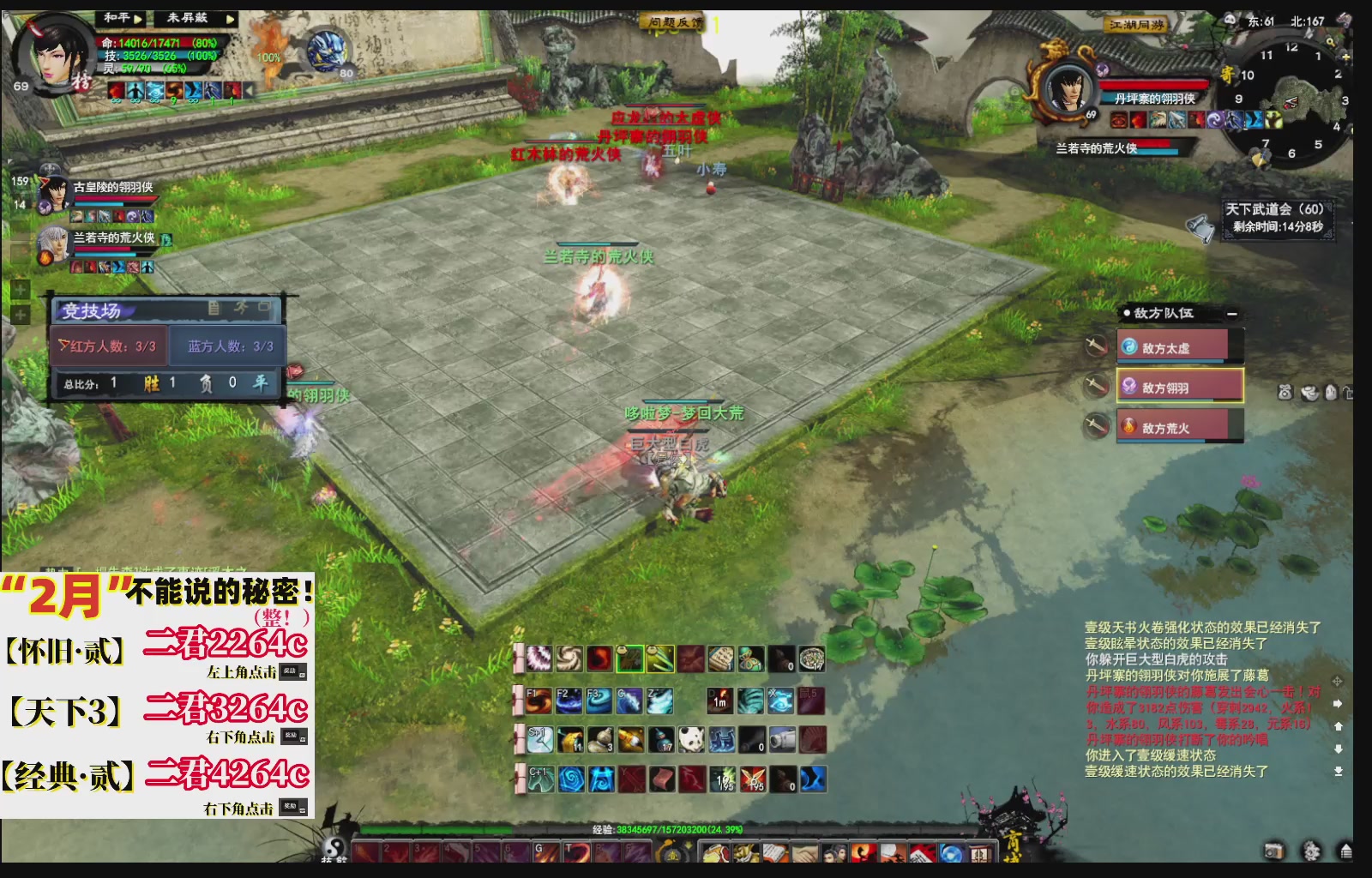1372x878 pixels.
Task: Click the scroll icon next to 天下武道会 timer panel
Action: 1200,228
